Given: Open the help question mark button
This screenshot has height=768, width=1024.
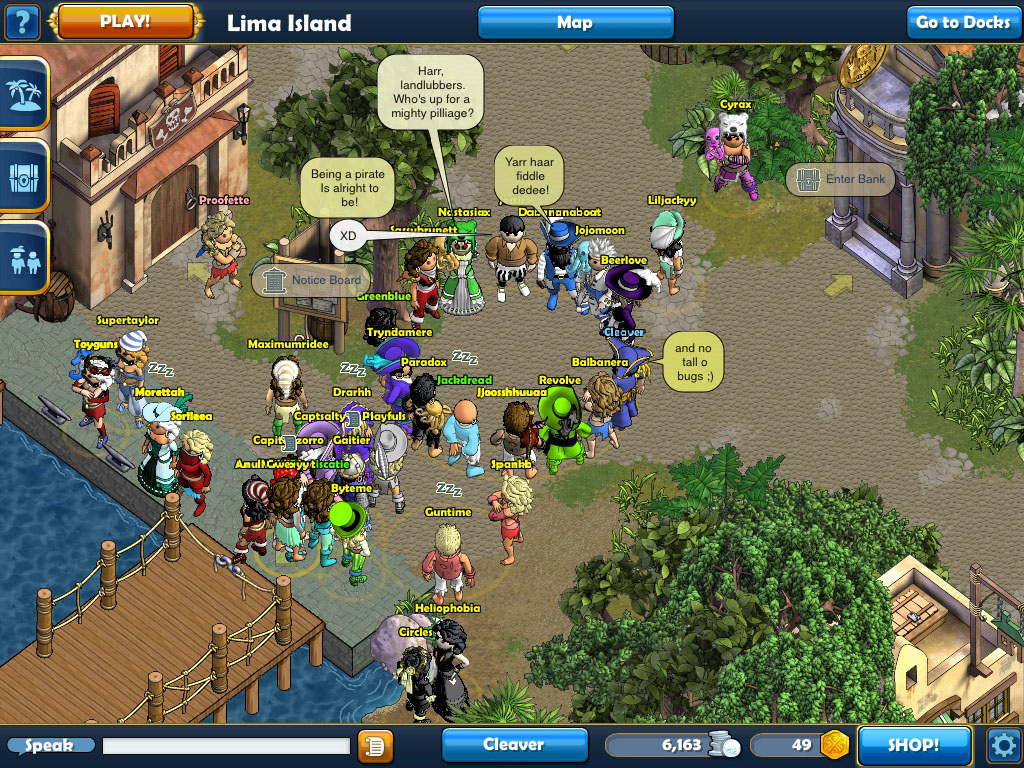Looking at the screenshot, I should pyautogui.click(x=22, y=21).
